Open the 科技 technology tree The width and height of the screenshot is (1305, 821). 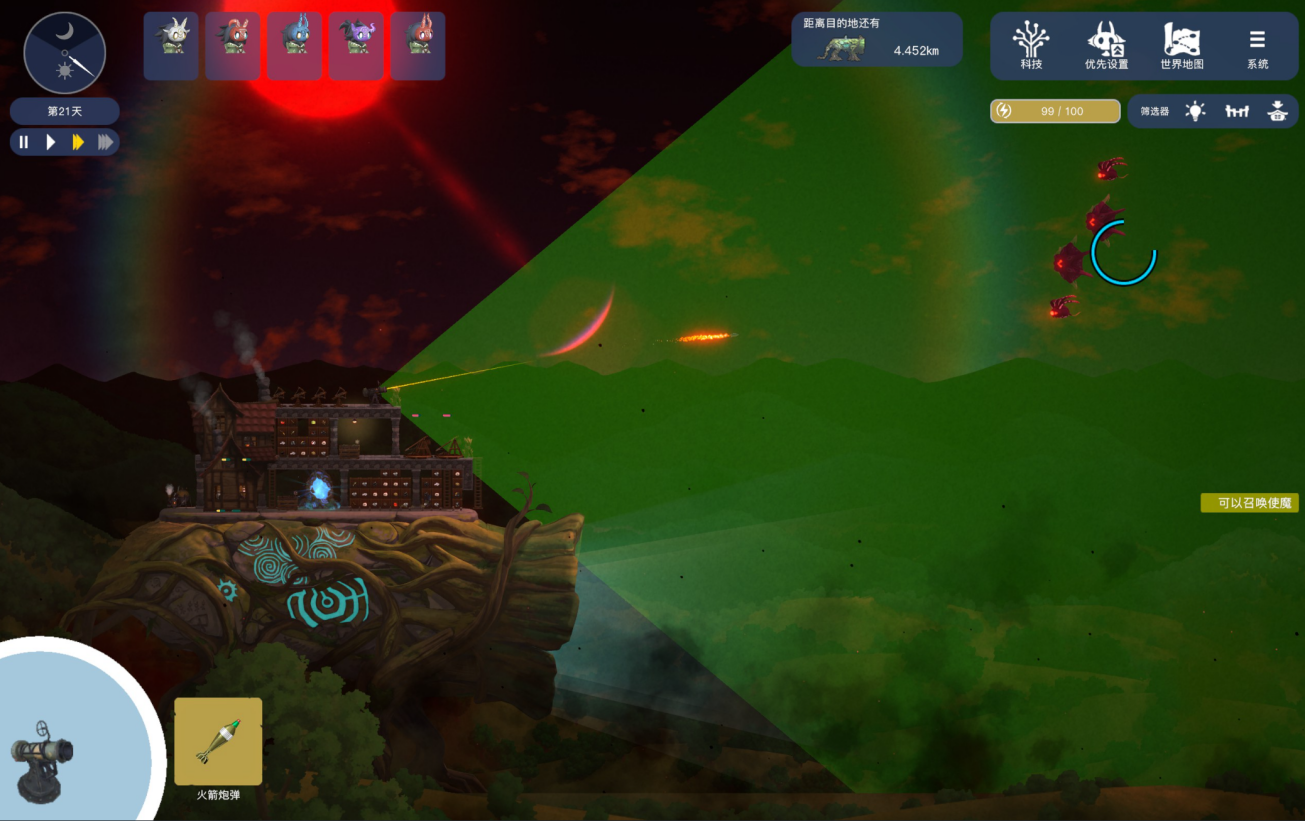point(1031,46)
